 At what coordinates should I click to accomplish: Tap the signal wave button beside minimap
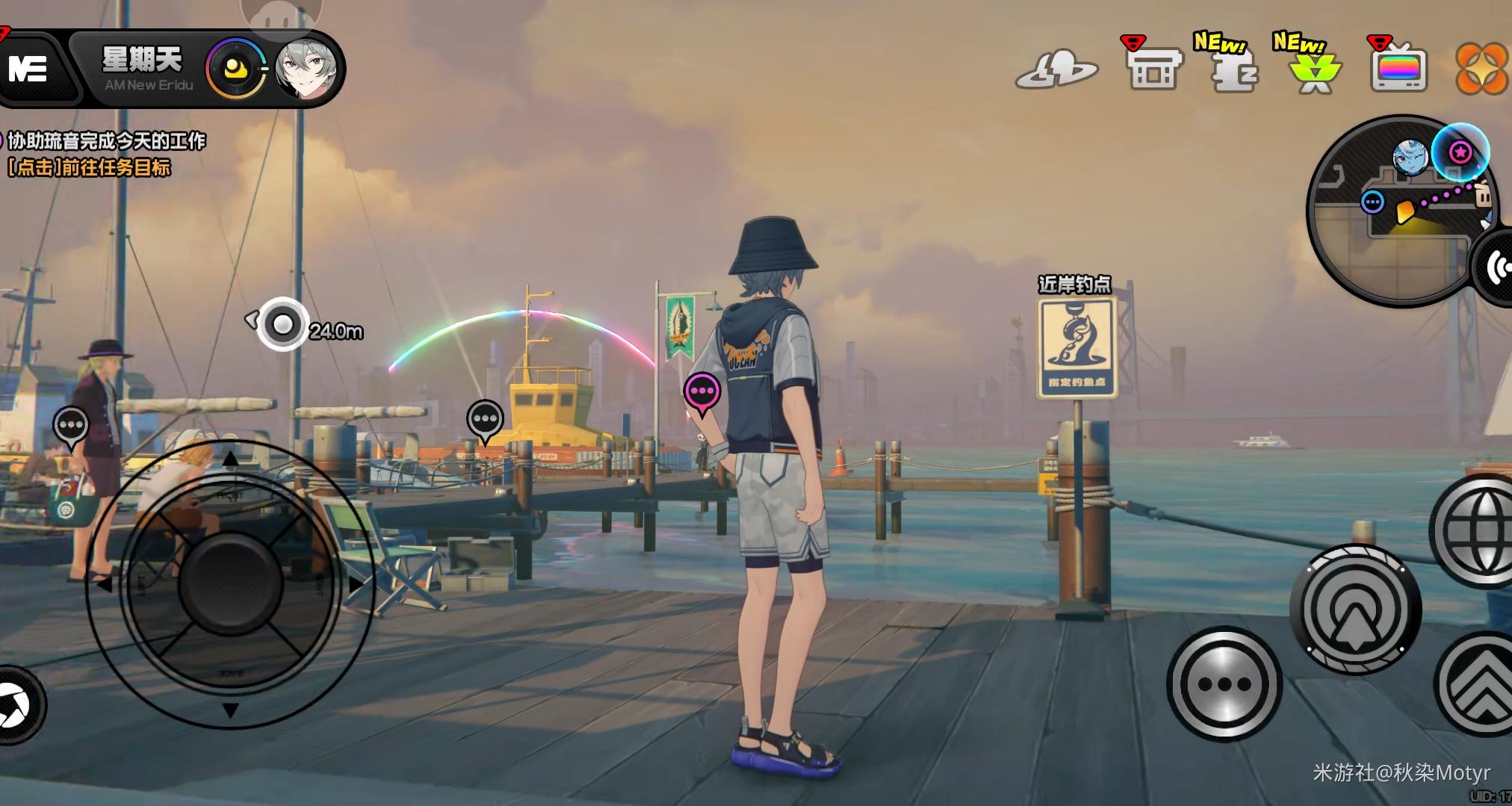click(x=1495, y=268)
